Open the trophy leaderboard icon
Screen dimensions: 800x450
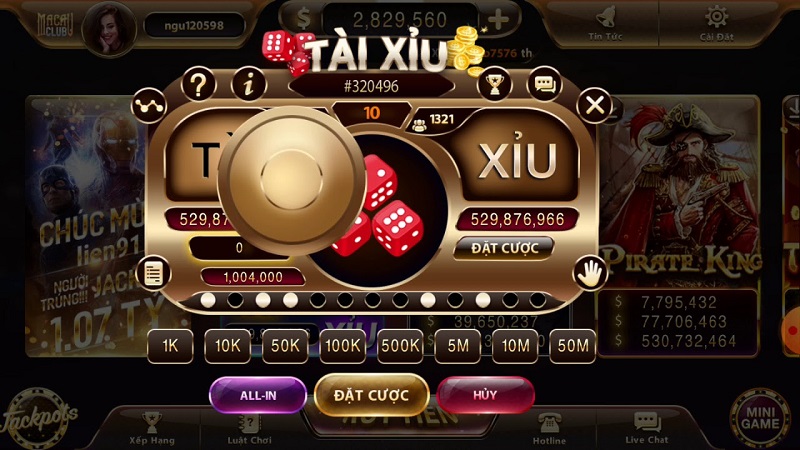(494, 83)
